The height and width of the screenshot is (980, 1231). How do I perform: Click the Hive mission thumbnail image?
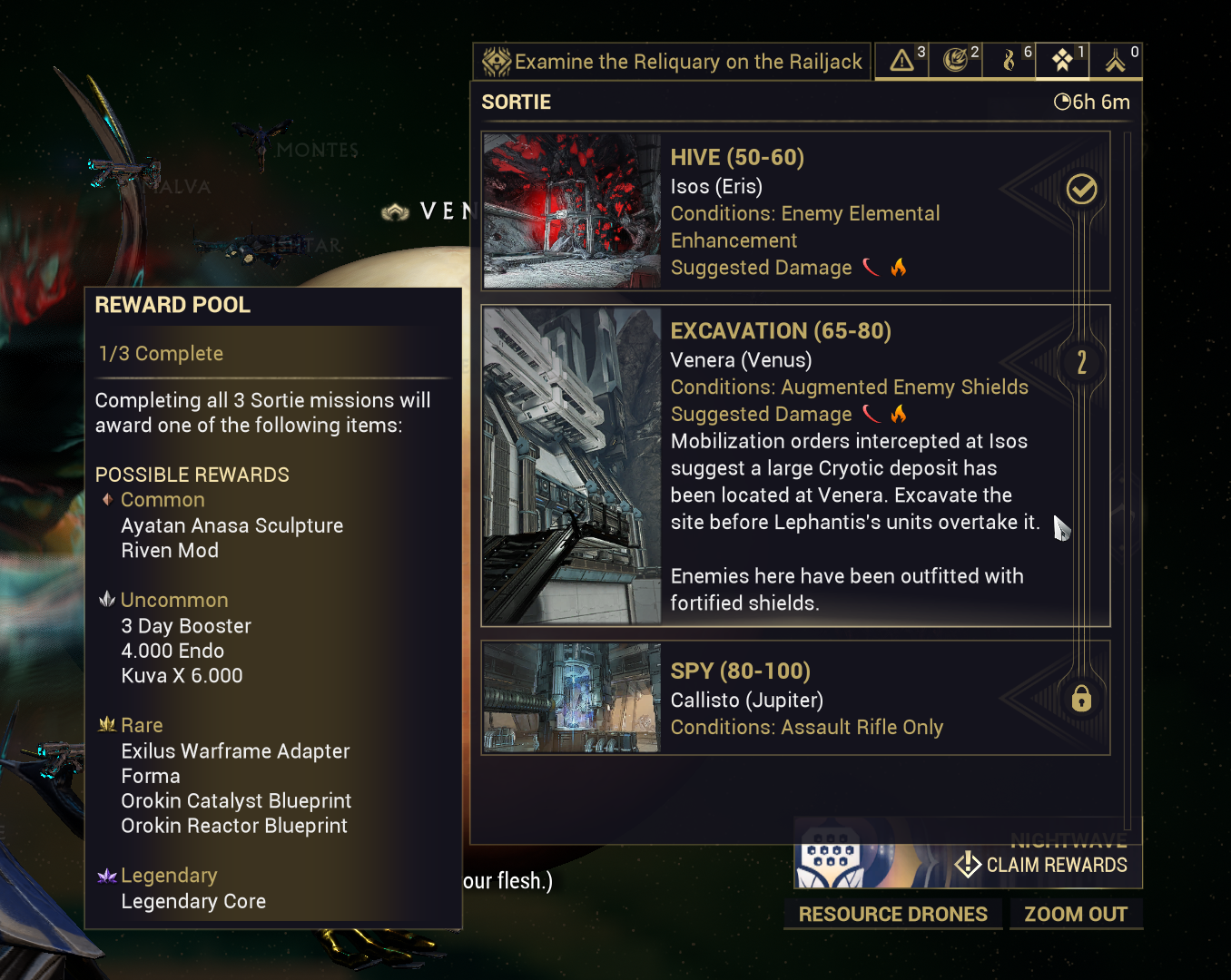point(572,211)
